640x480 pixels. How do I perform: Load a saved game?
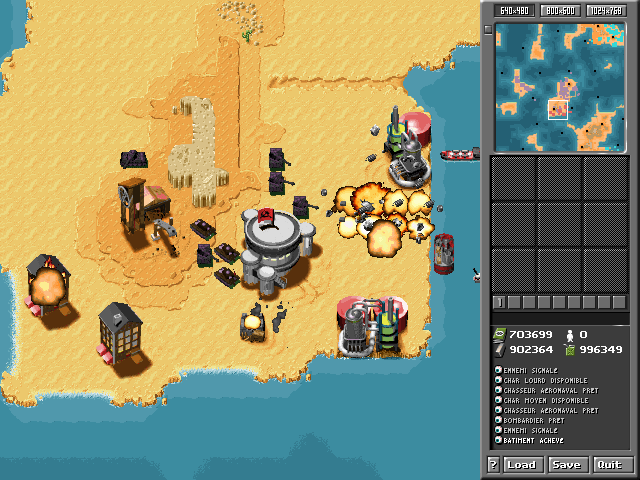click(522, 465)
